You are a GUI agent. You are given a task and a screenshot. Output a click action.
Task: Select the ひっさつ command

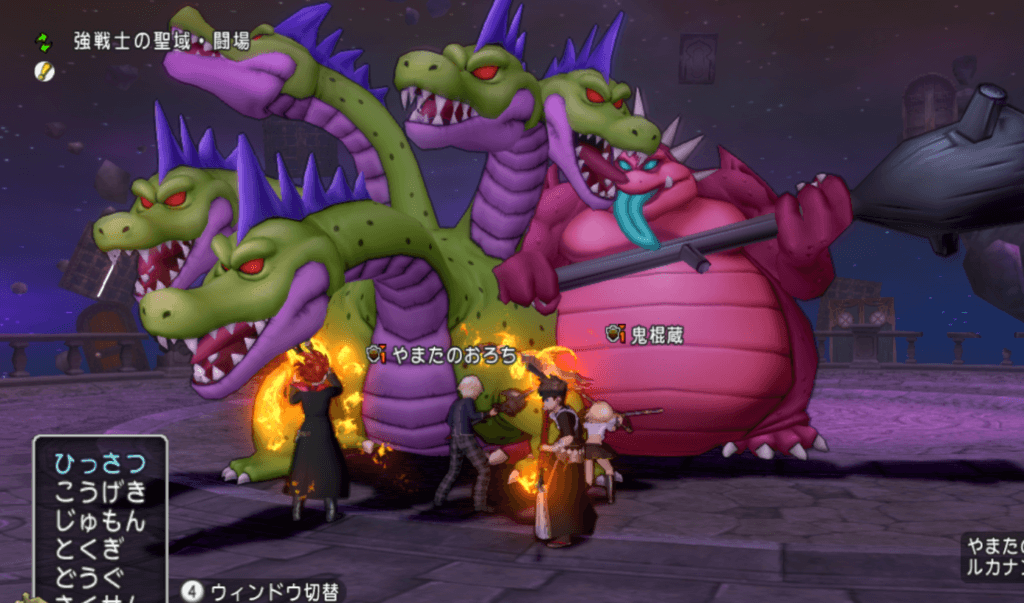tap(99, 462)
